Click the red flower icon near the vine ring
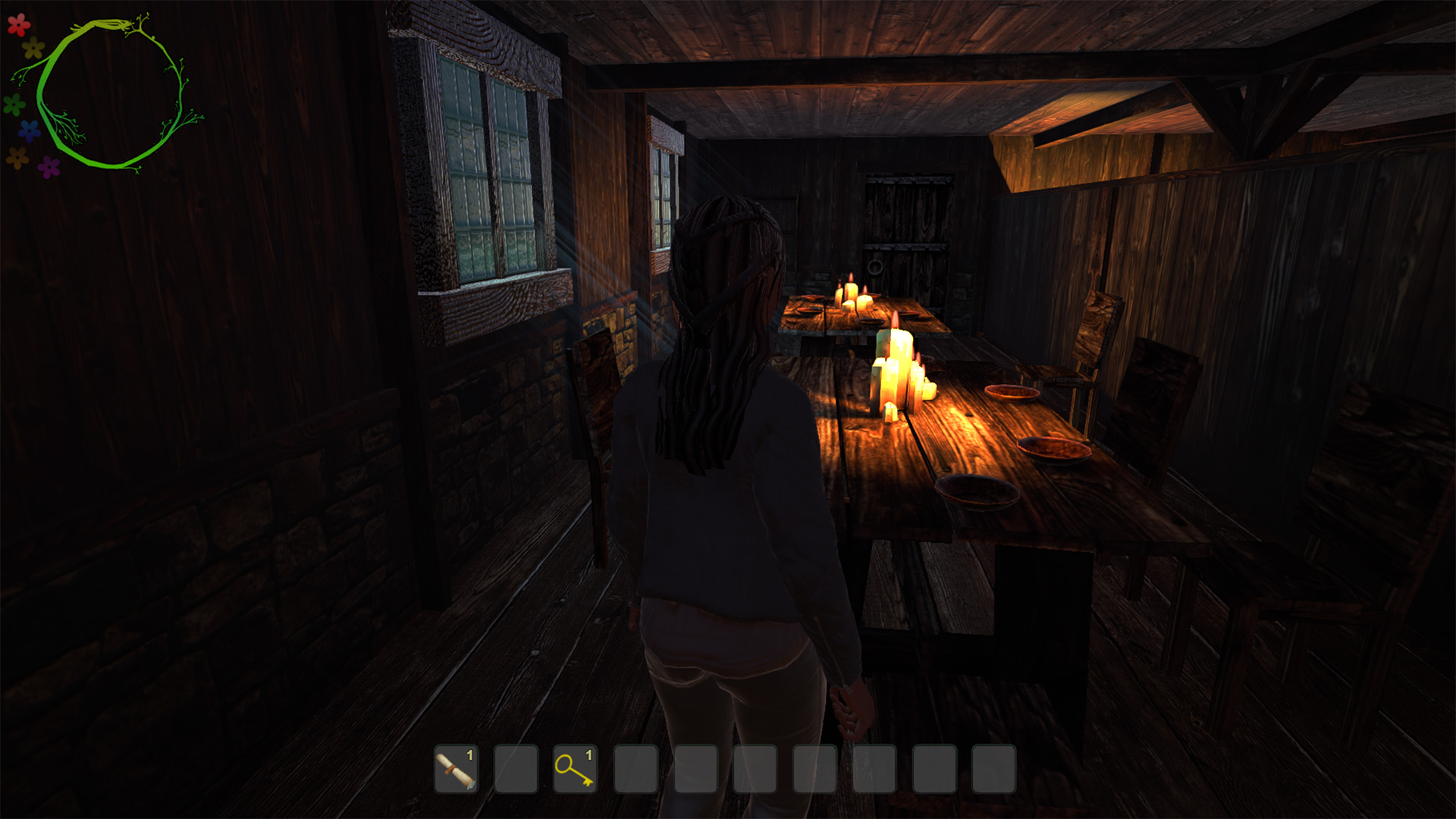This screenshot has height=819, width=1456. (18, 27)
